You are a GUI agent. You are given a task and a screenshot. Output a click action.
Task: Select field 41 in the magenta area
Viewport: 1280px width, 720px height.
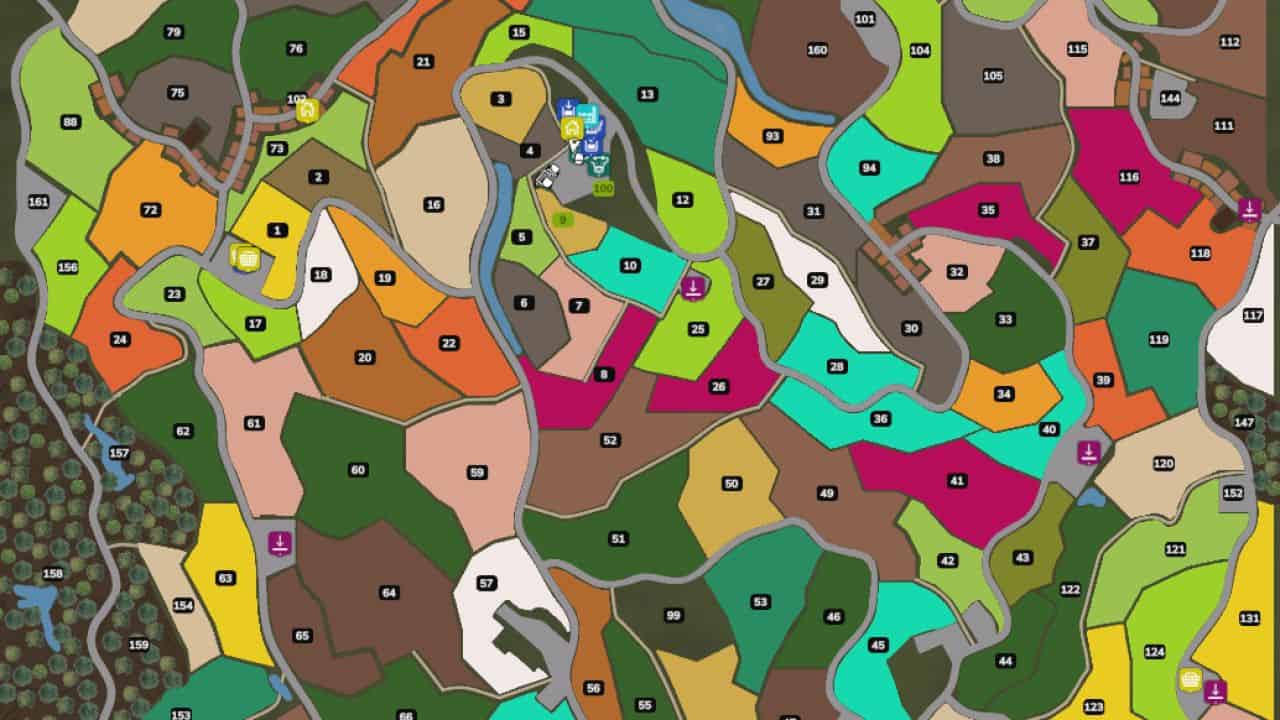pyautogui.click(x=957, y=479)
